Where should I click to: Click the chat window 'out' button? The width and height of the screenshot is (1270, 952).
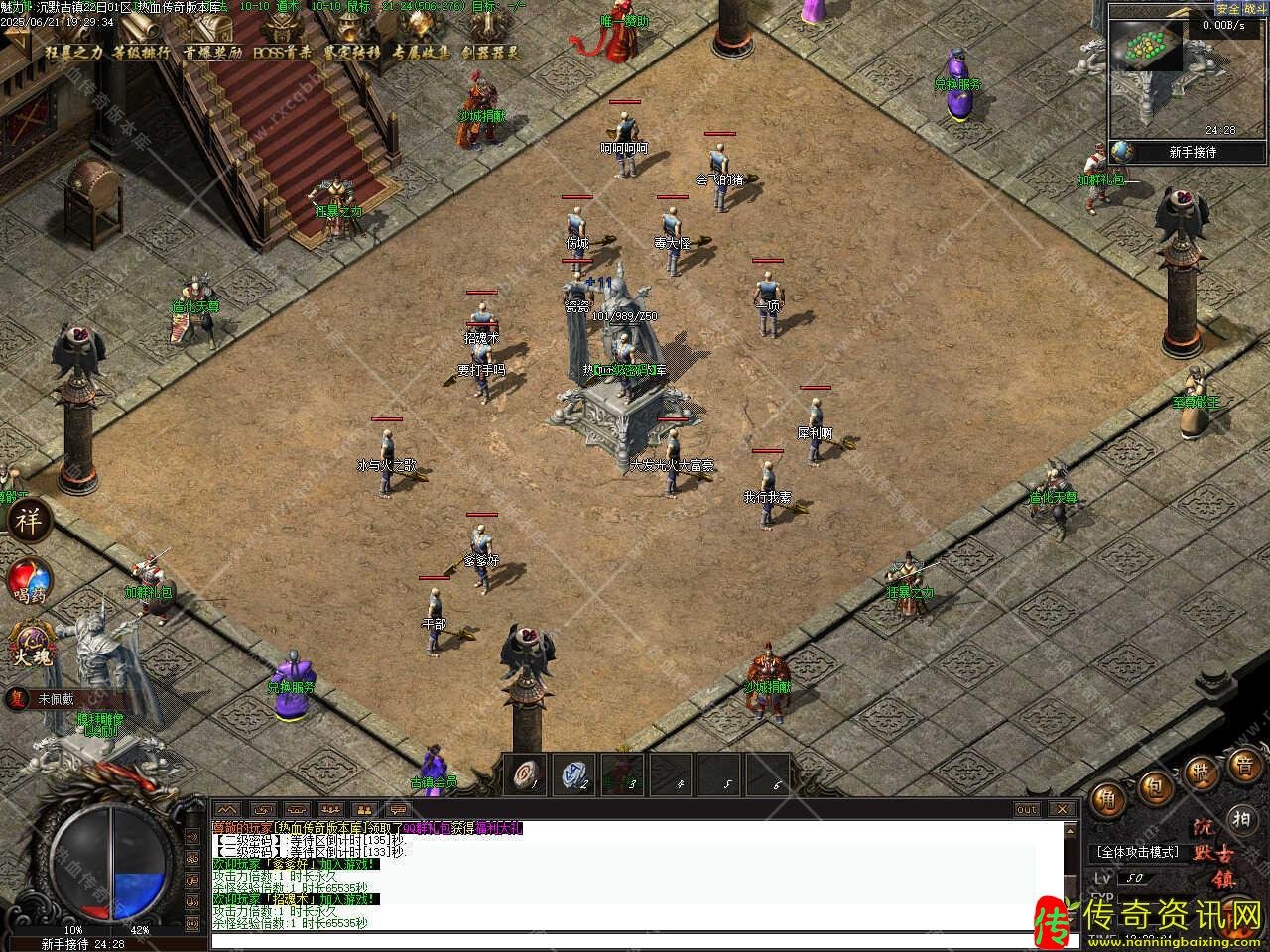(x=1027, y=810)
